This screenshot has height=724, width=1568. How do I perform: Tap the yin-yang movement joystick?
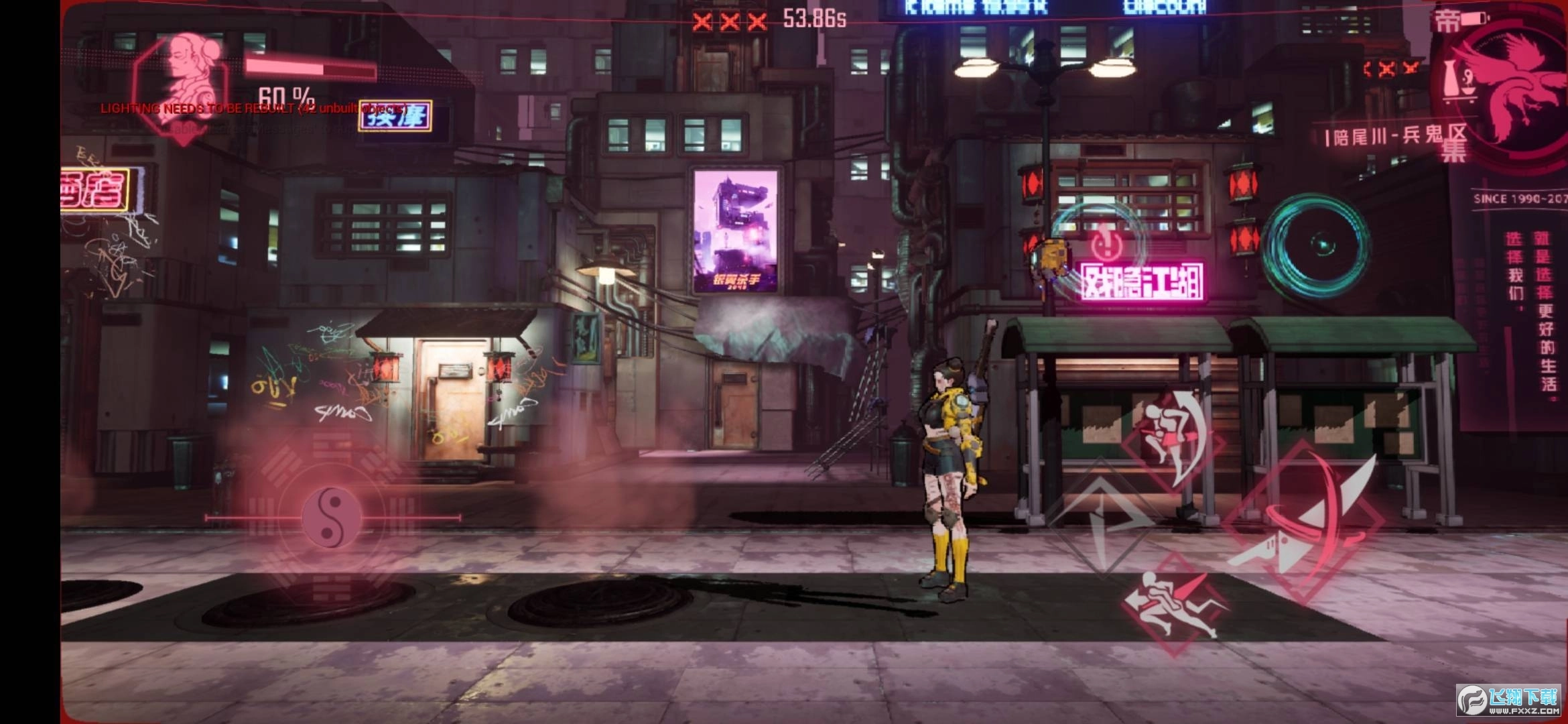[331, 518]
